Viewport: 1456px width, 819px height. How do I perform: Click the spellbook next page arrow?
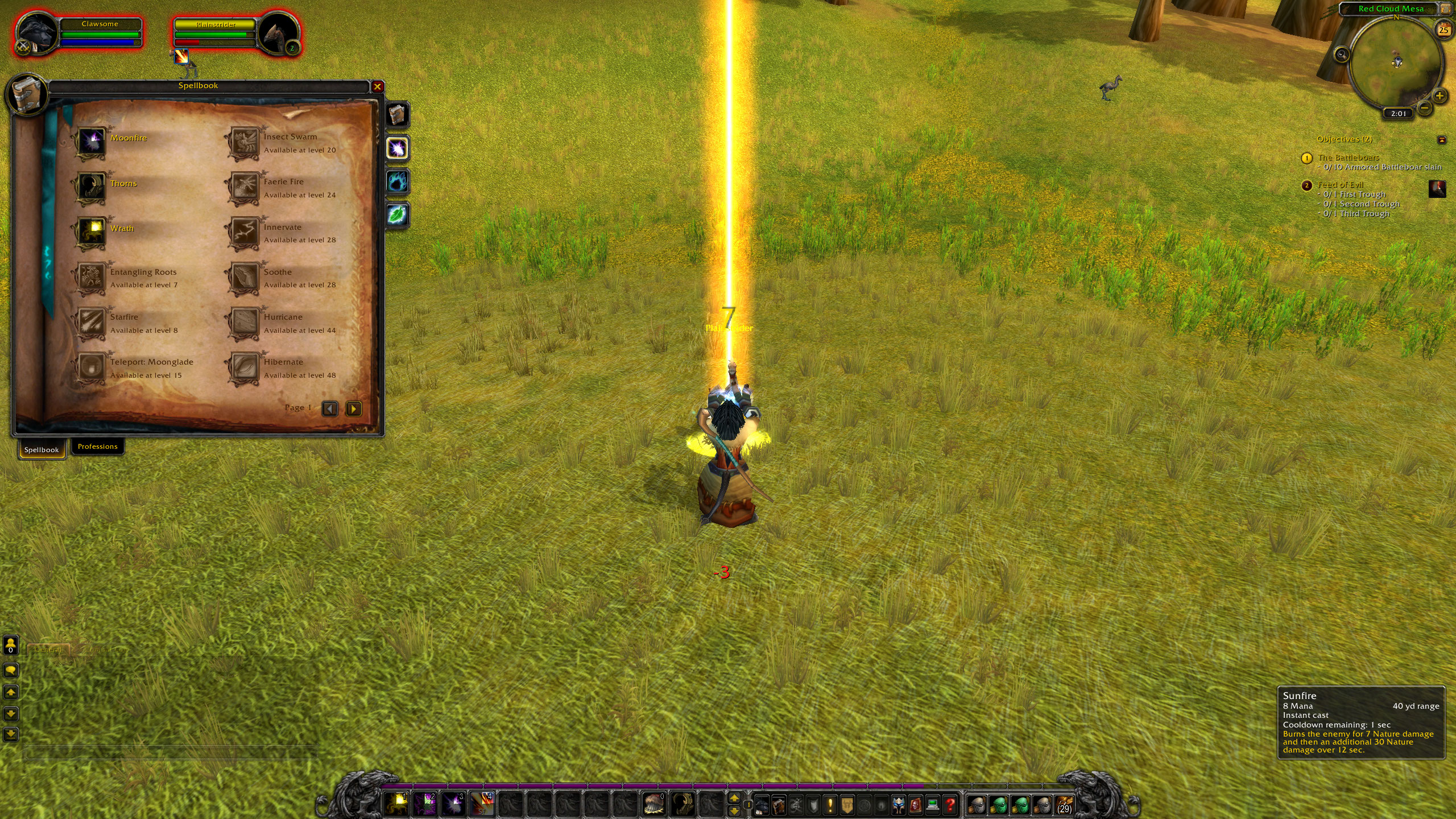click(354, 409)
